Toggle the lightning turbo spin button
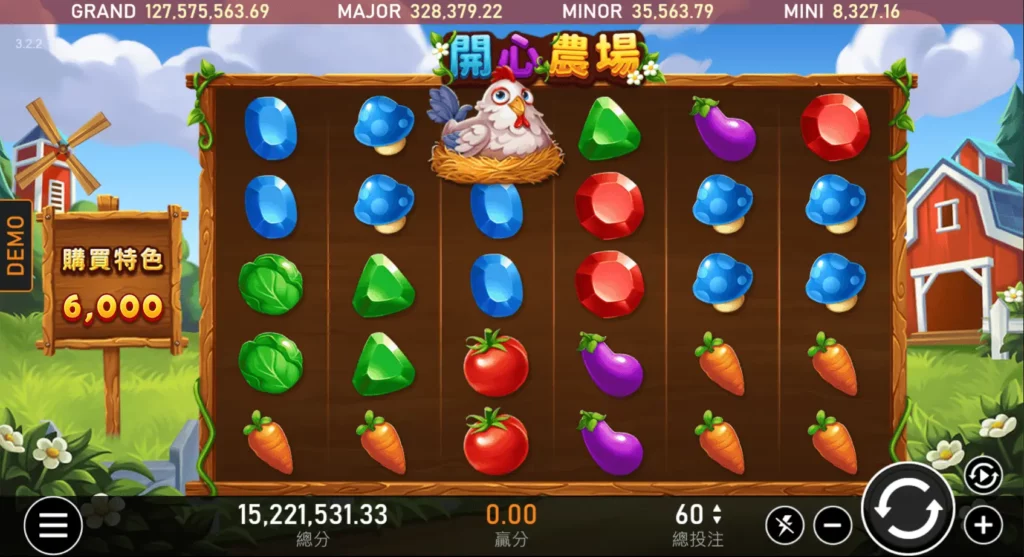Screen dimensions: 1024x557 point(784,524)
